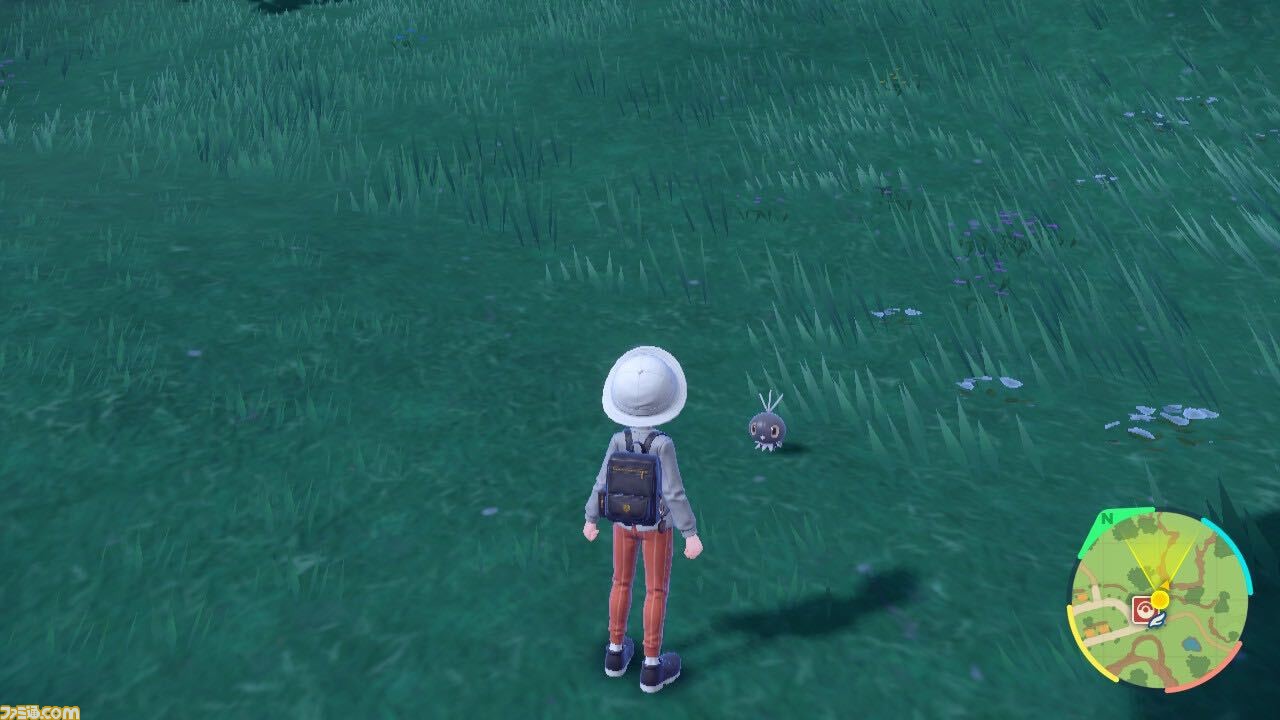Image resolution: width=1280 pixels, height=720 pixels.
Task: Click the N compass marker on the minimap
Action: click(1106, 520)
